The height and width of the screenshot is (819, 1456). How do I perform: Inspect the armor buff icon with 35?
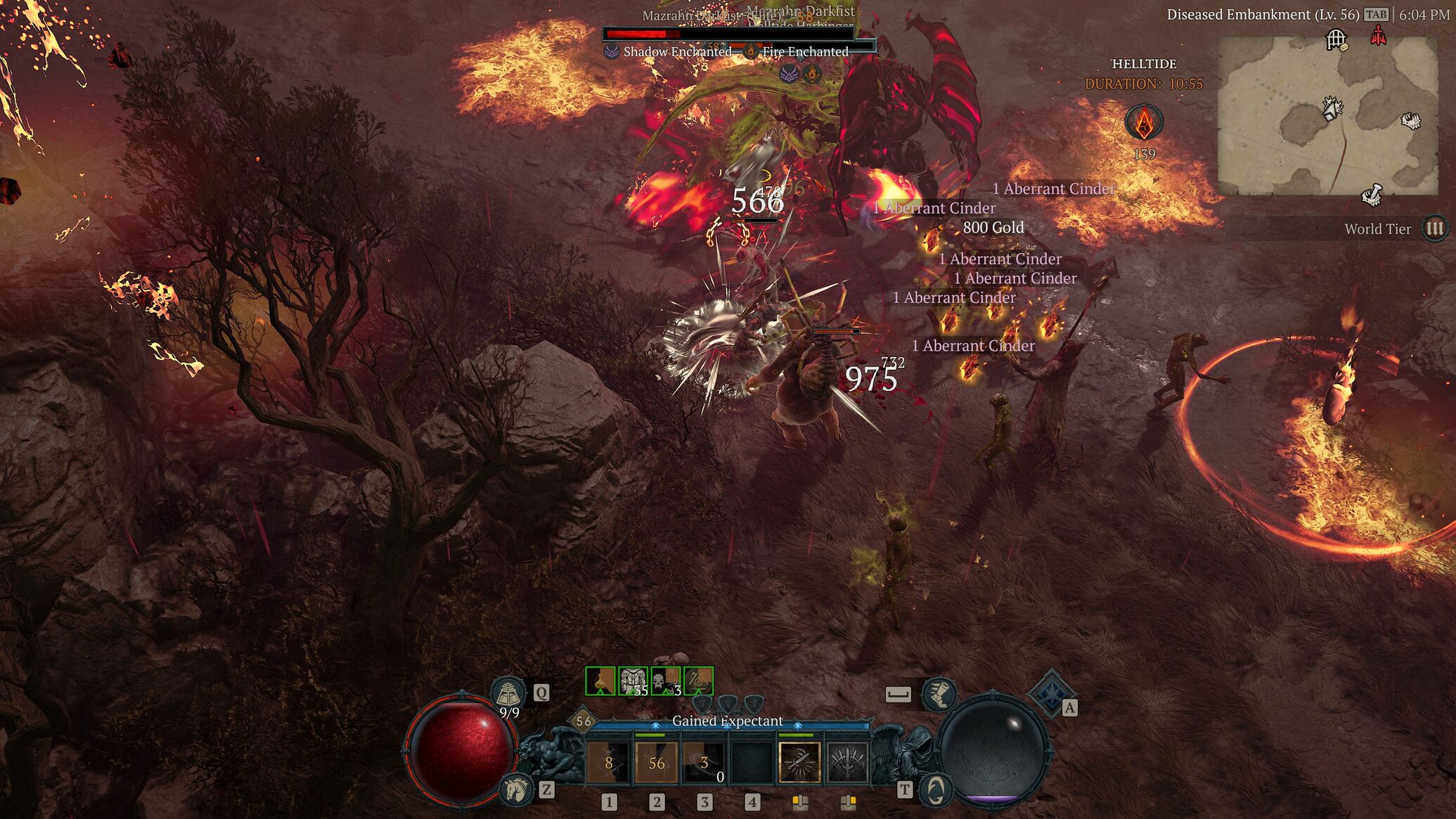pos(633,681)
